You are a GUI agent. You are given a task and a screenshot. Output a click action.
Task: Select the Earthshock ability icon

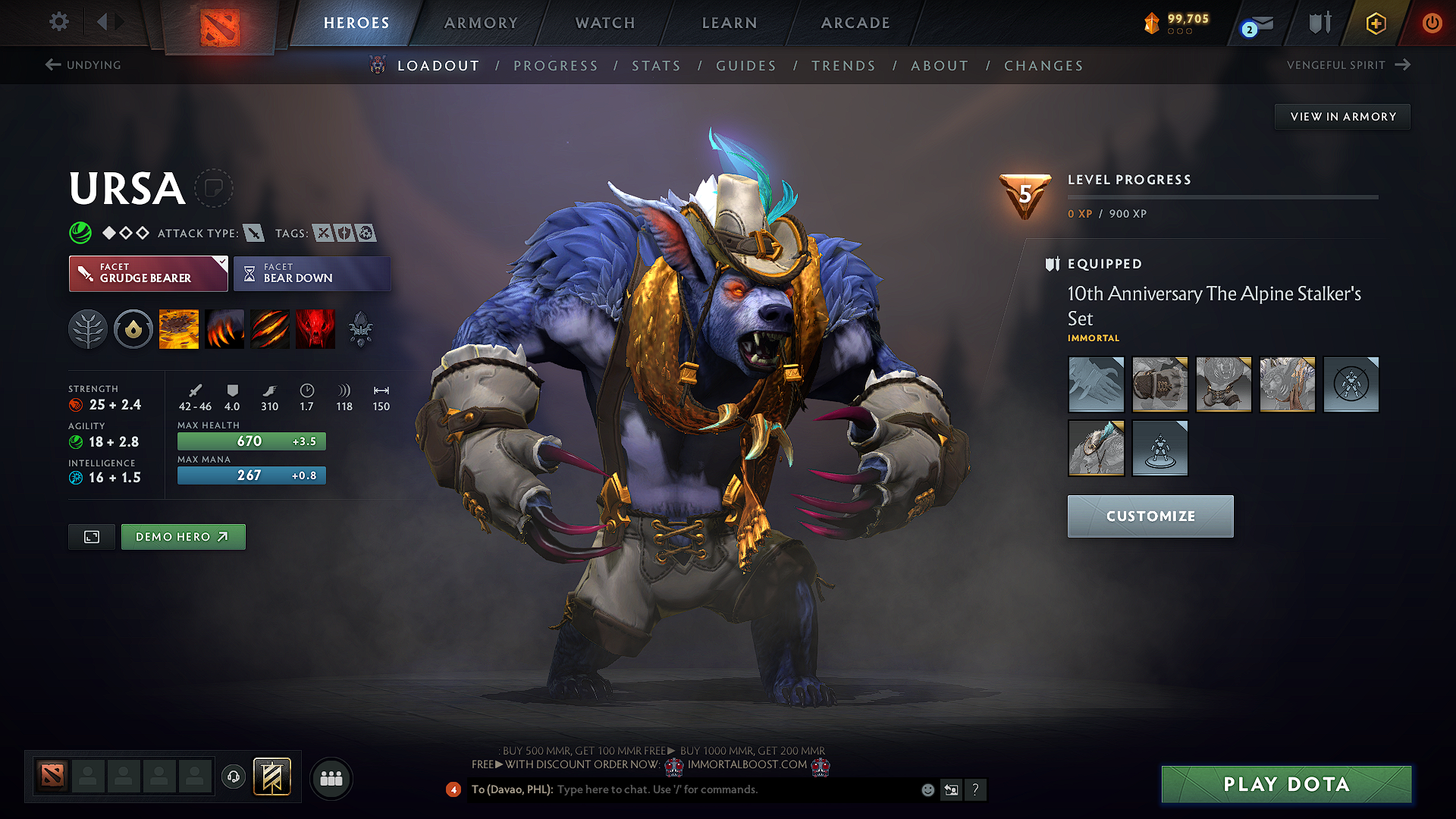[x=179, y=328]
